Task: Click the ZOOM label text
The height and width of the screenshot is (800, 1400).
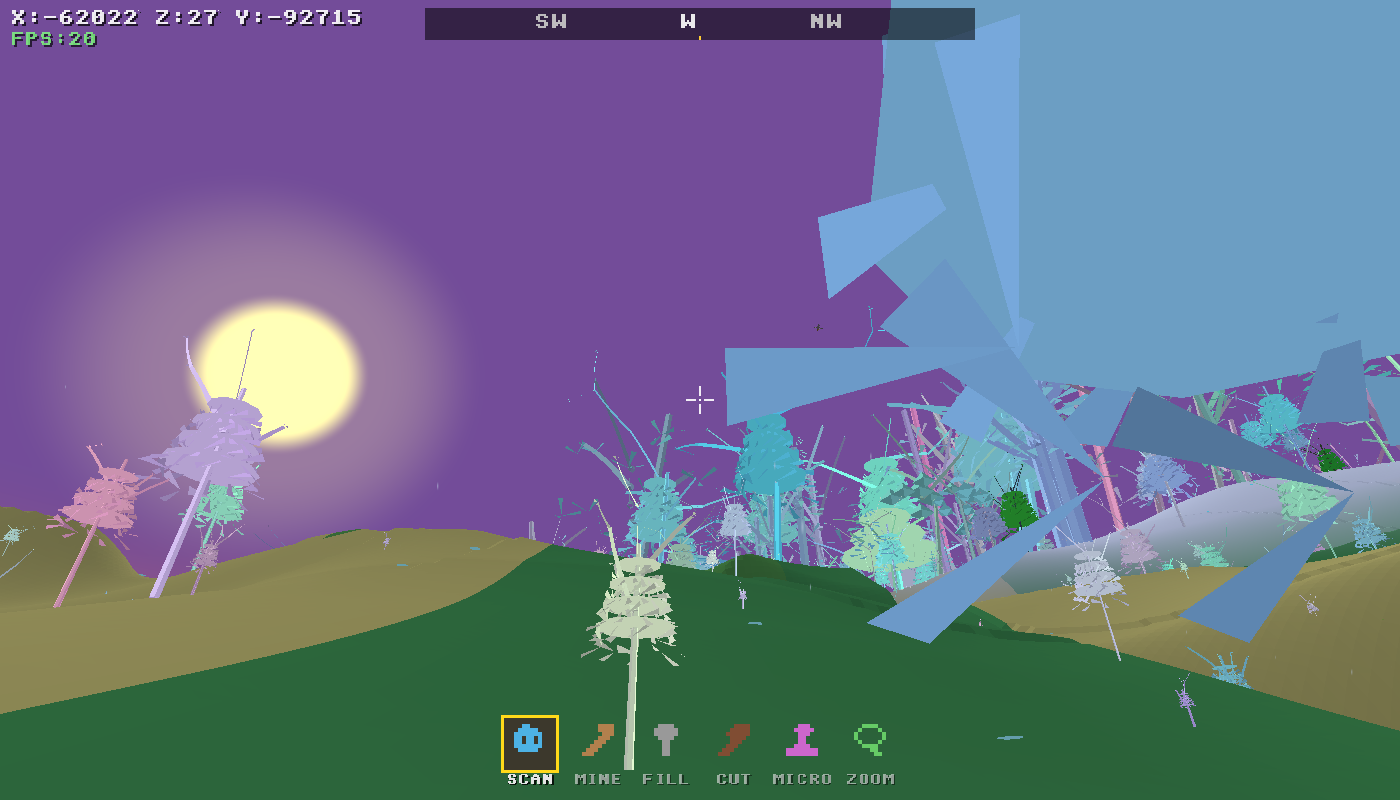Action: click(x=869, y=778)
